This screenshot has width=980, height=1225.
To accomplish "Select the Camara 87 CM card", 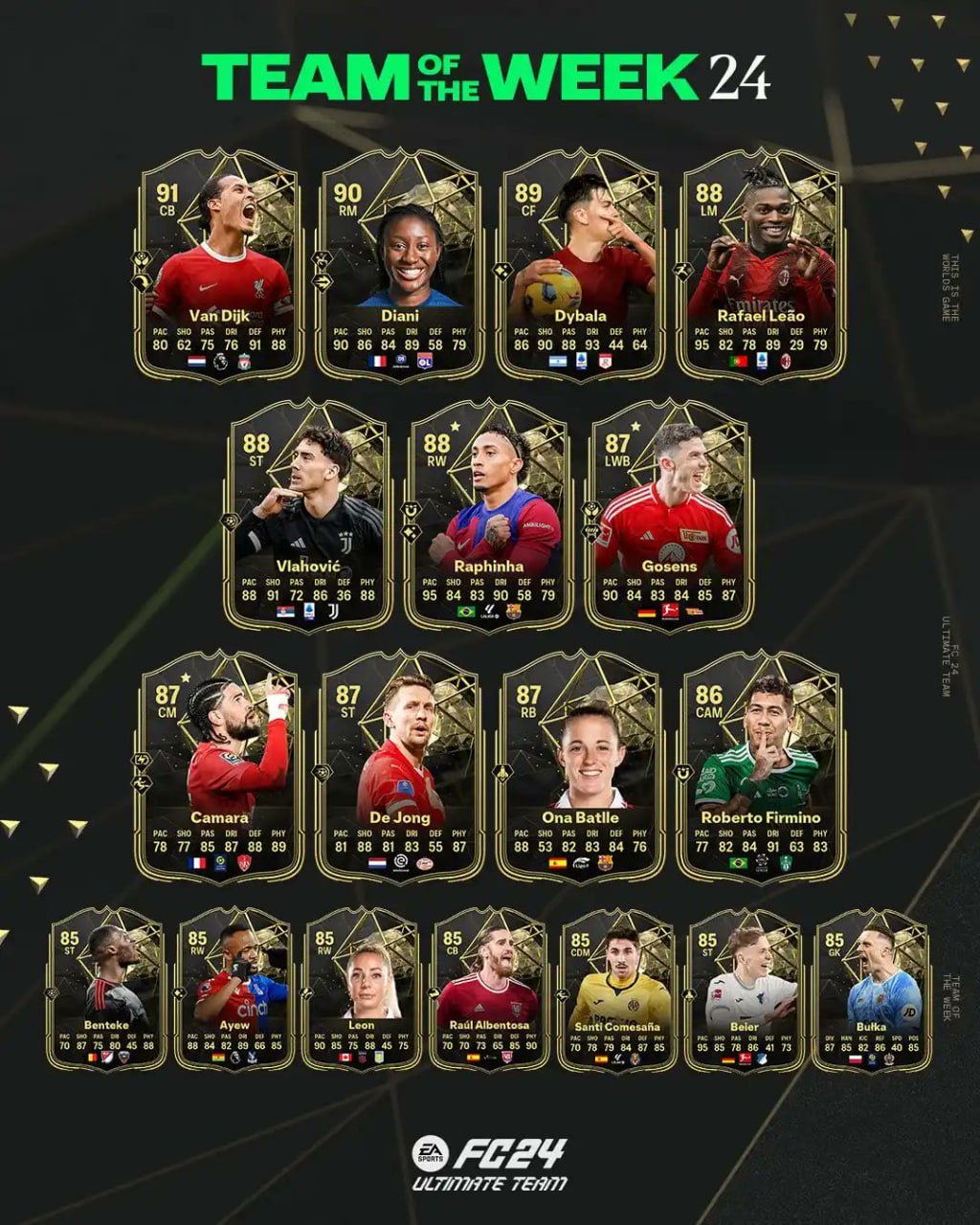I will (x=219, y=766).
